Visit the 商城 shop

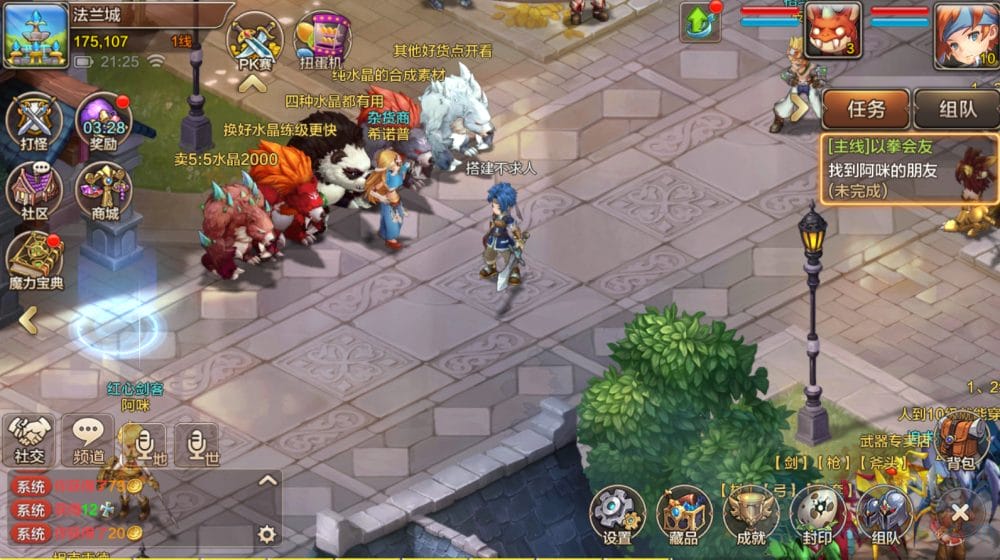104,191
